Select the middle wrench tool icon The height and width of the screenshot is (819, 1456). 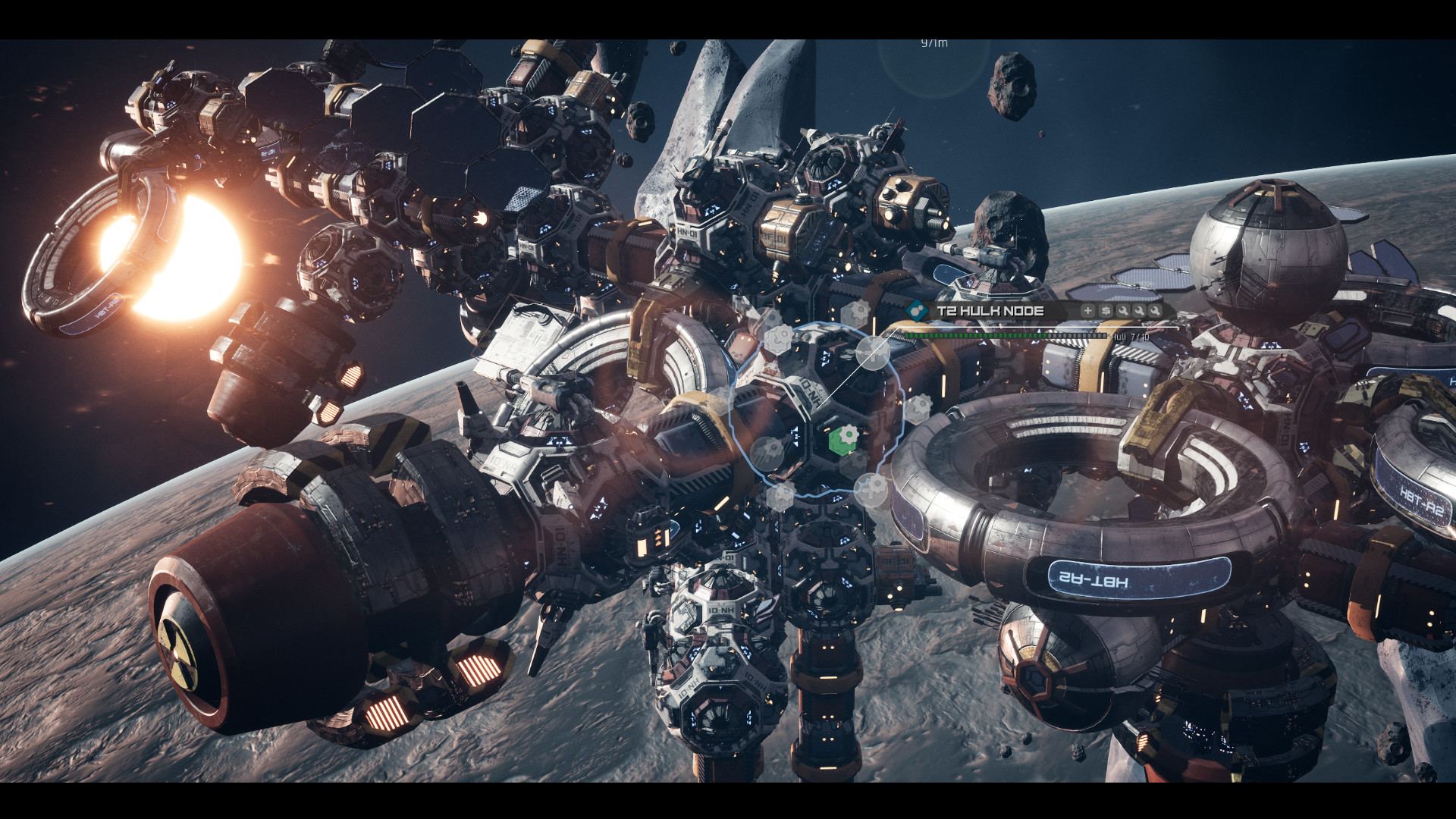pyautogui.click(x=1141, y=310)
